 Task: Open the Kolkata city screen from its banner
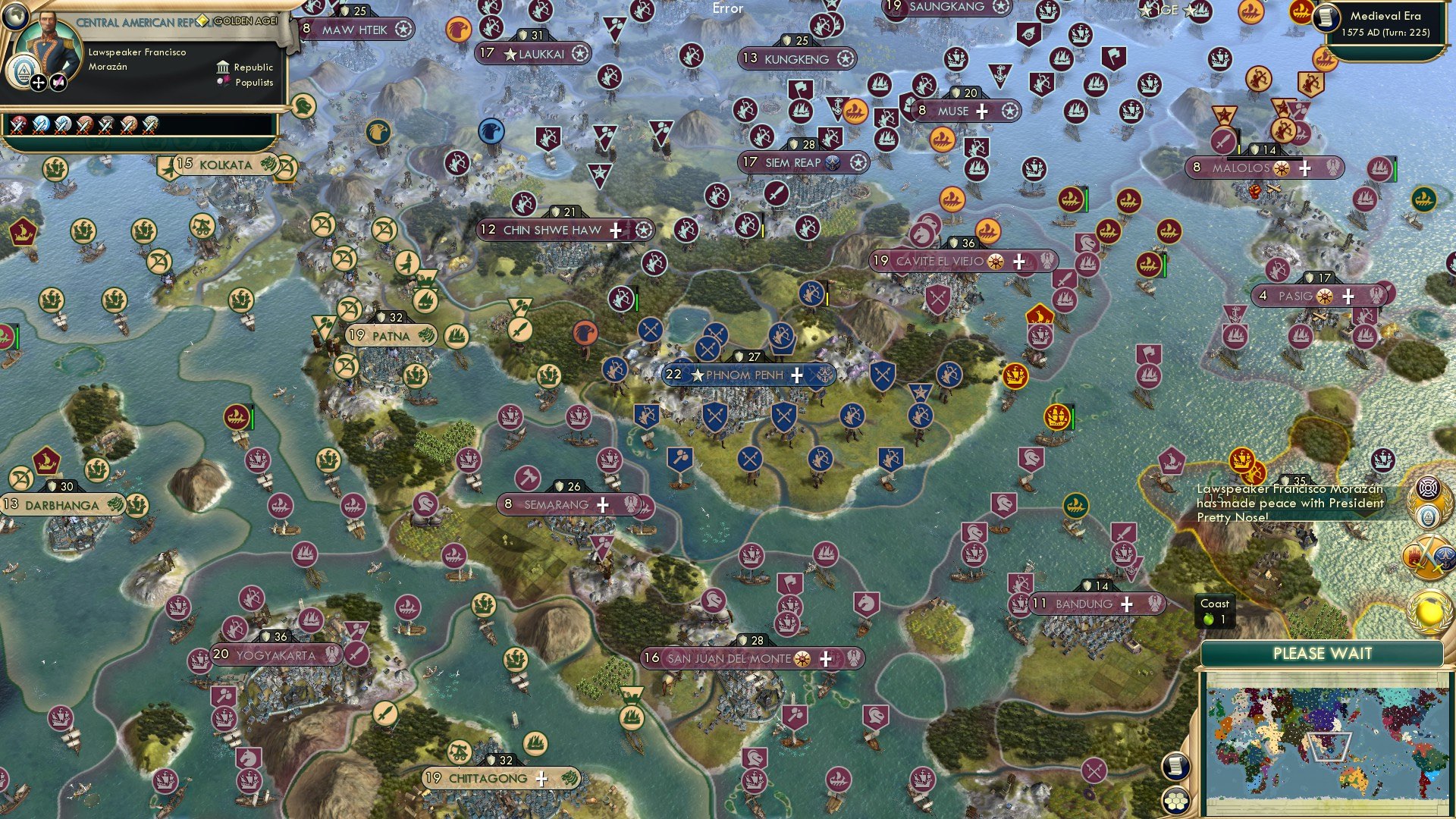222,162
